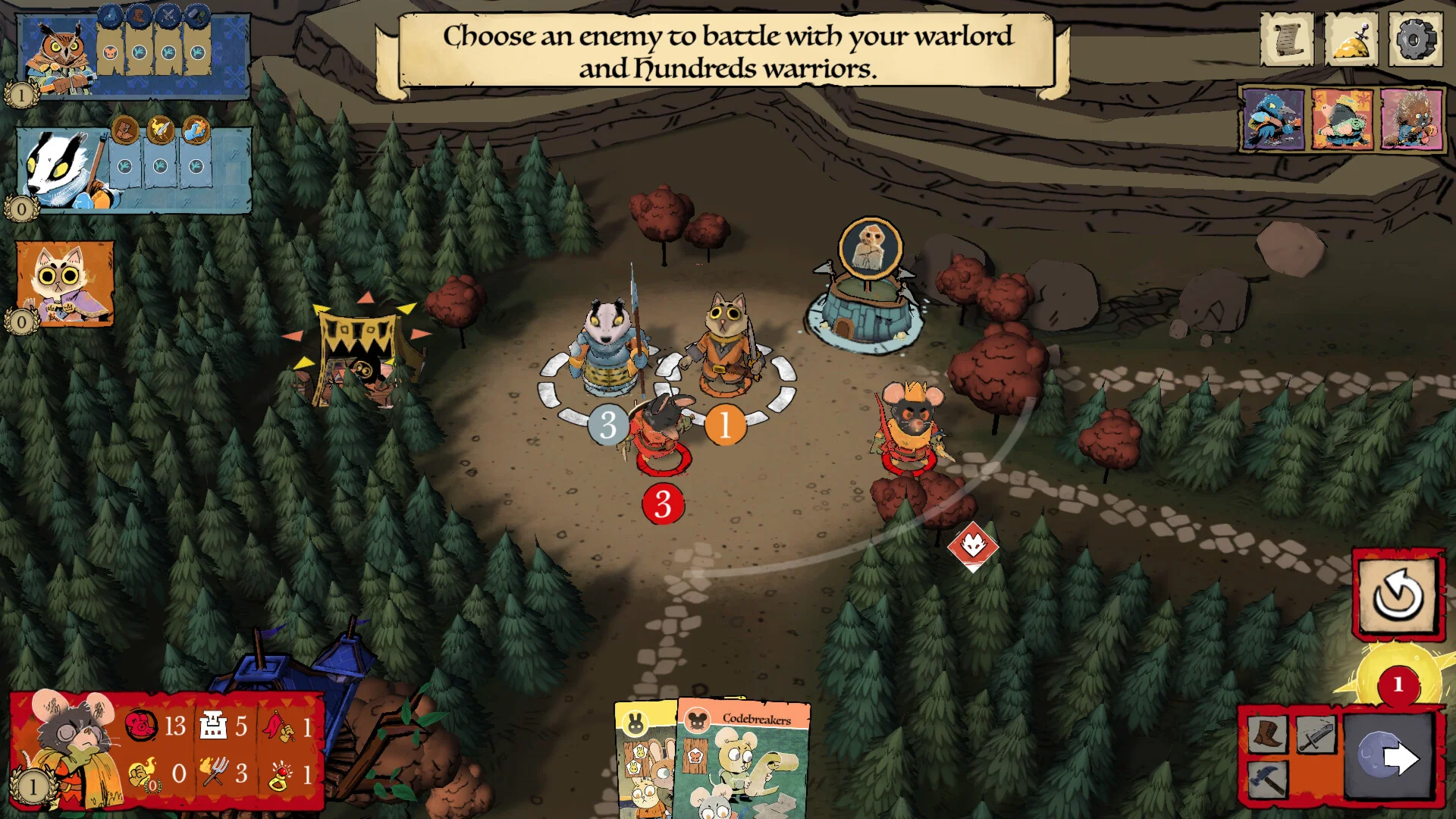Image resolution: width=1456 pixels, height=819 pixels.
Task: Open the gold hoard with sword button
Action: point(1351,39)
